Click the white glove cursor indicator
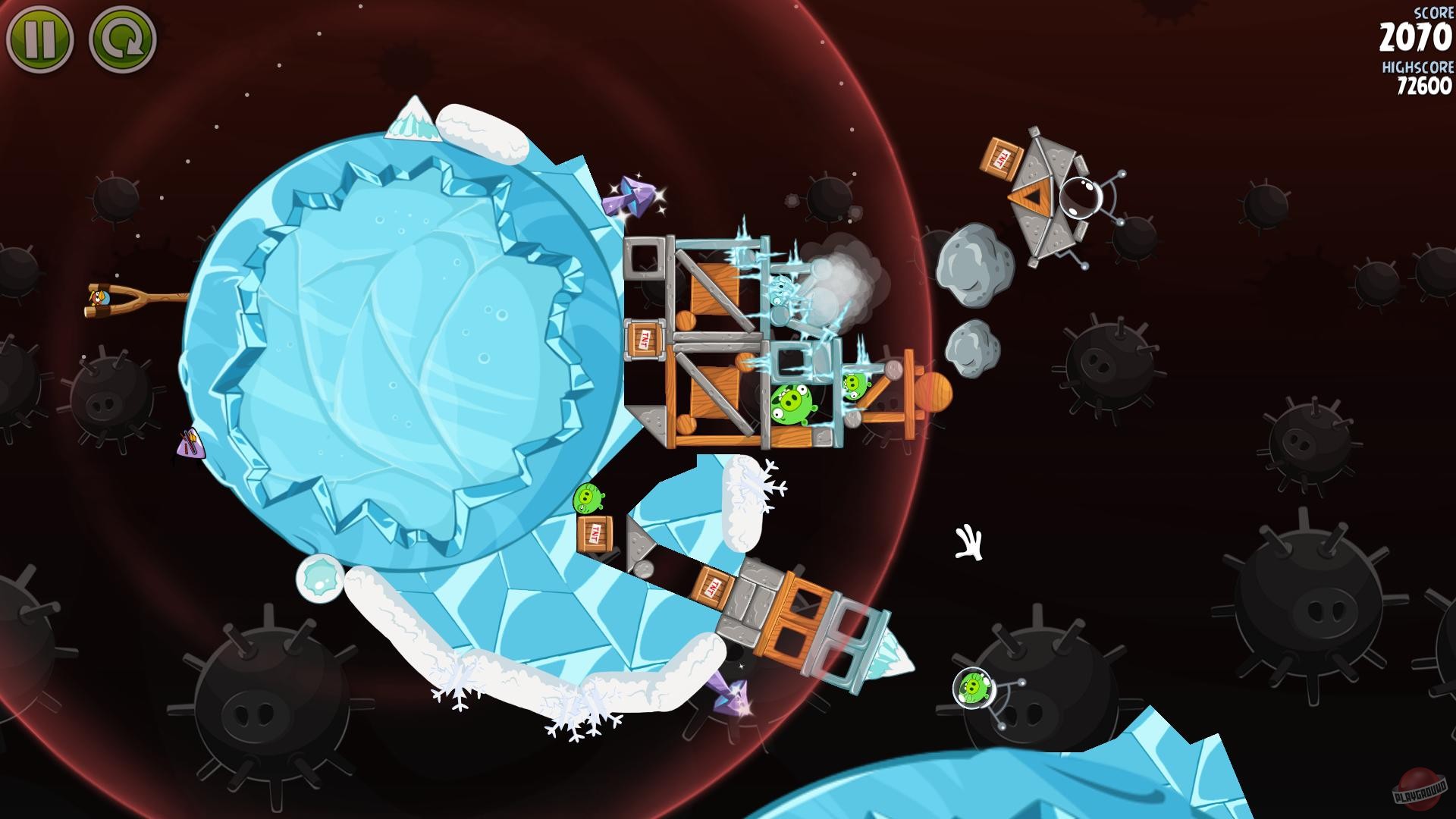The height and width of the screenshot is (819, 1456). pyautogui.click(x=968, y=540)
